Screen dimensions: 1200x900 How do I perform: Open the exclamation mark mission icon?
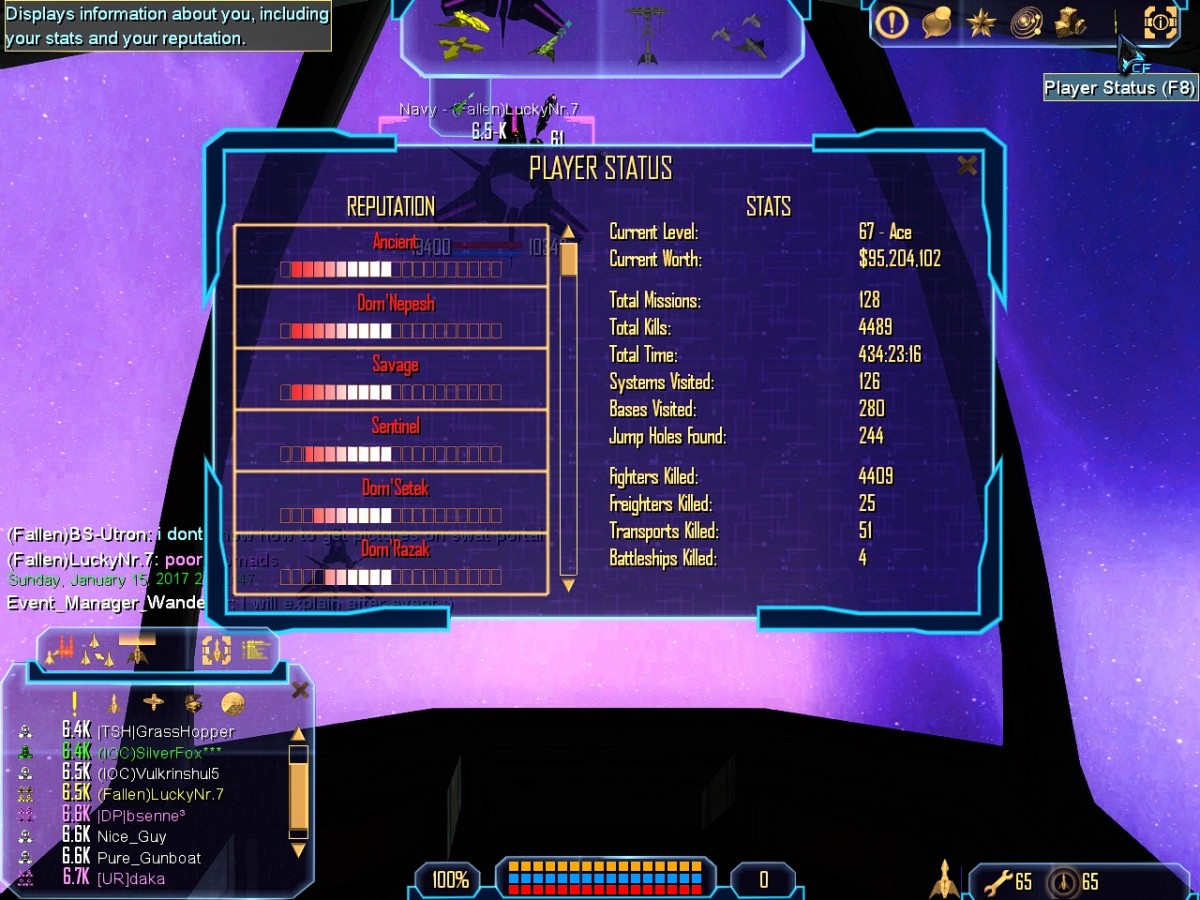pos(891,21)
